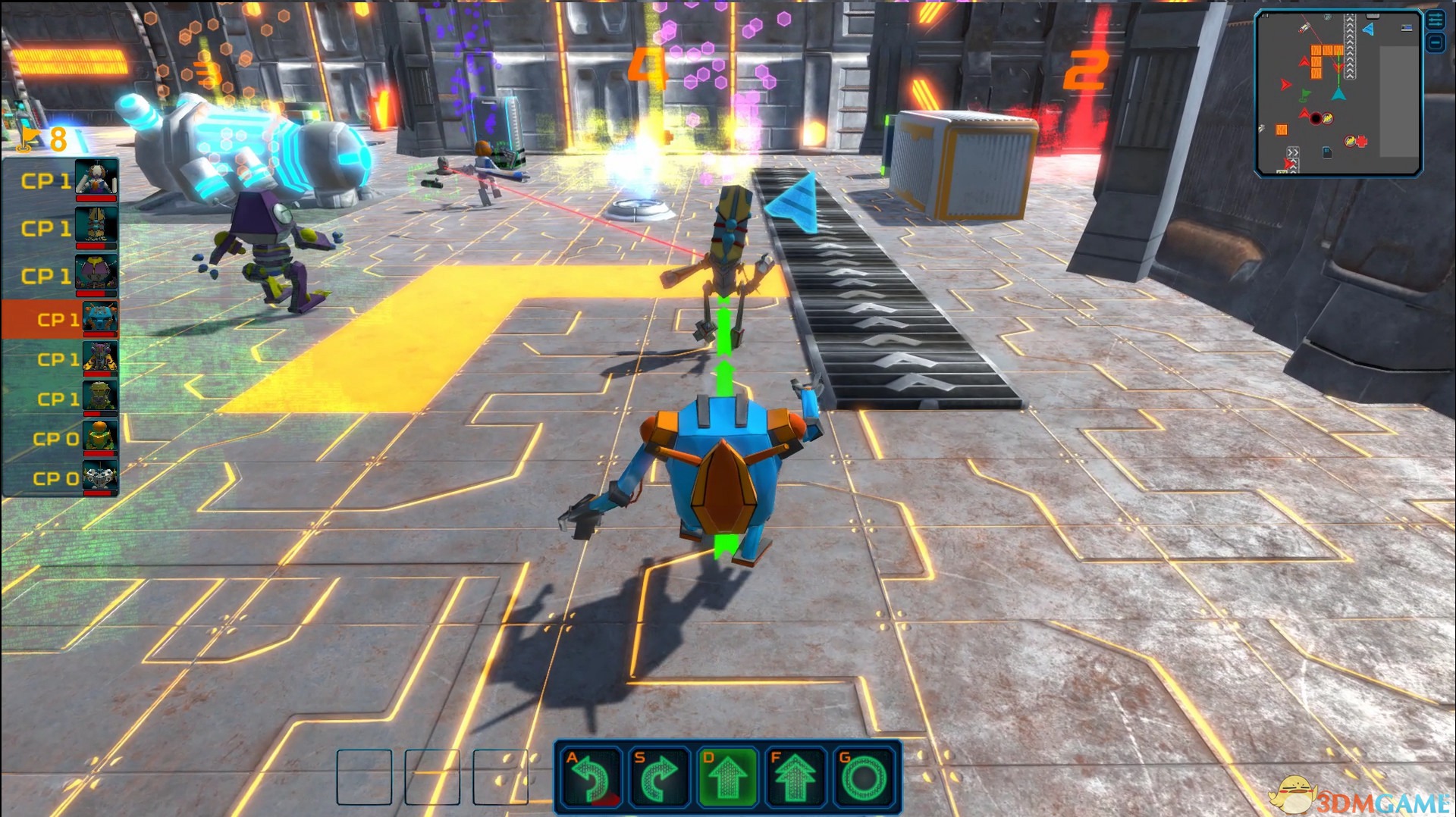Image resolution: width=1456 pixels, height=817 pixels.
Task: Open the sliders settings button beside minimap
Action: (x=1436, y=20)
